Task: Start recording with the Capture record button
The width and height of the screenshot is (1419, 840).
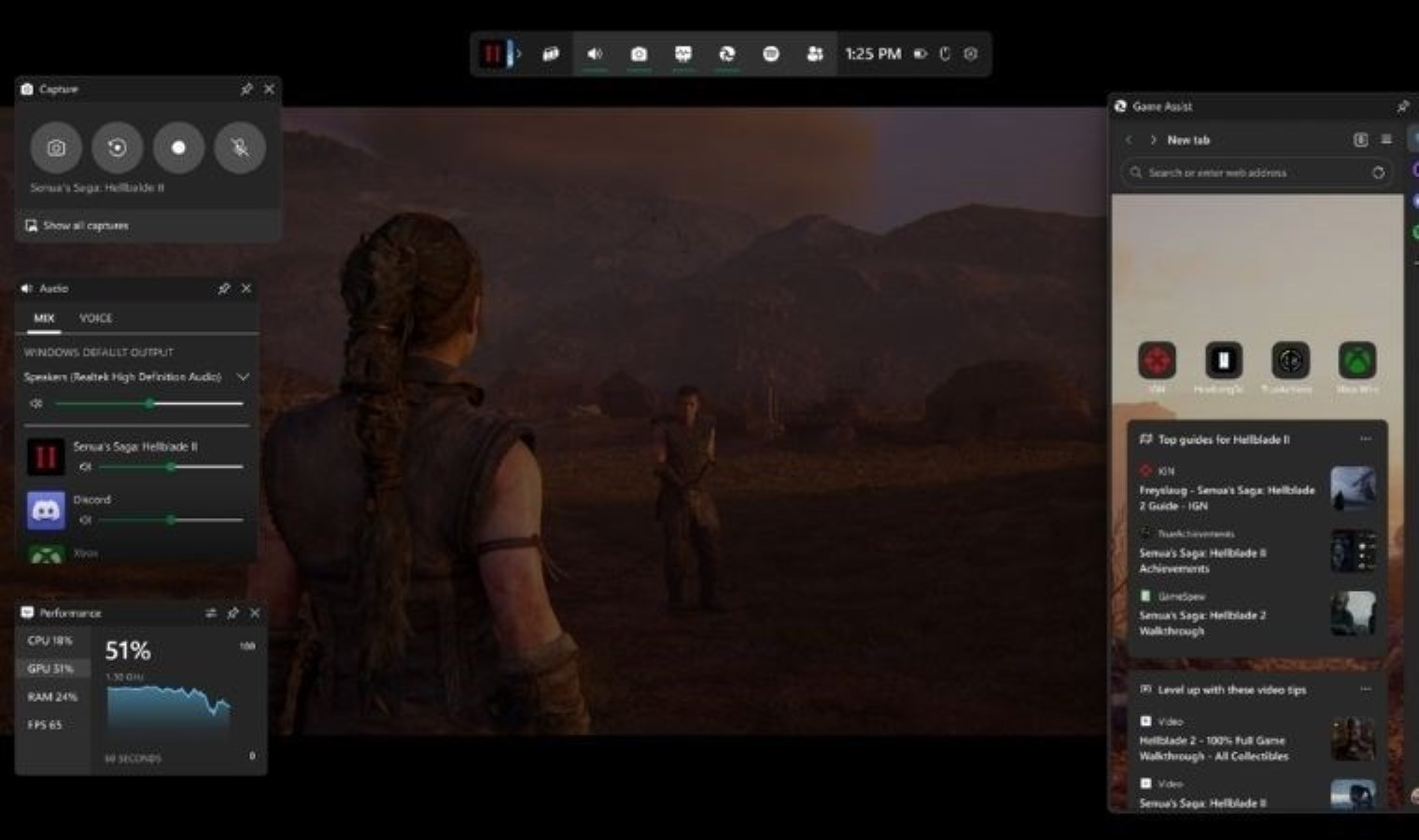Action: pos(178,147)
